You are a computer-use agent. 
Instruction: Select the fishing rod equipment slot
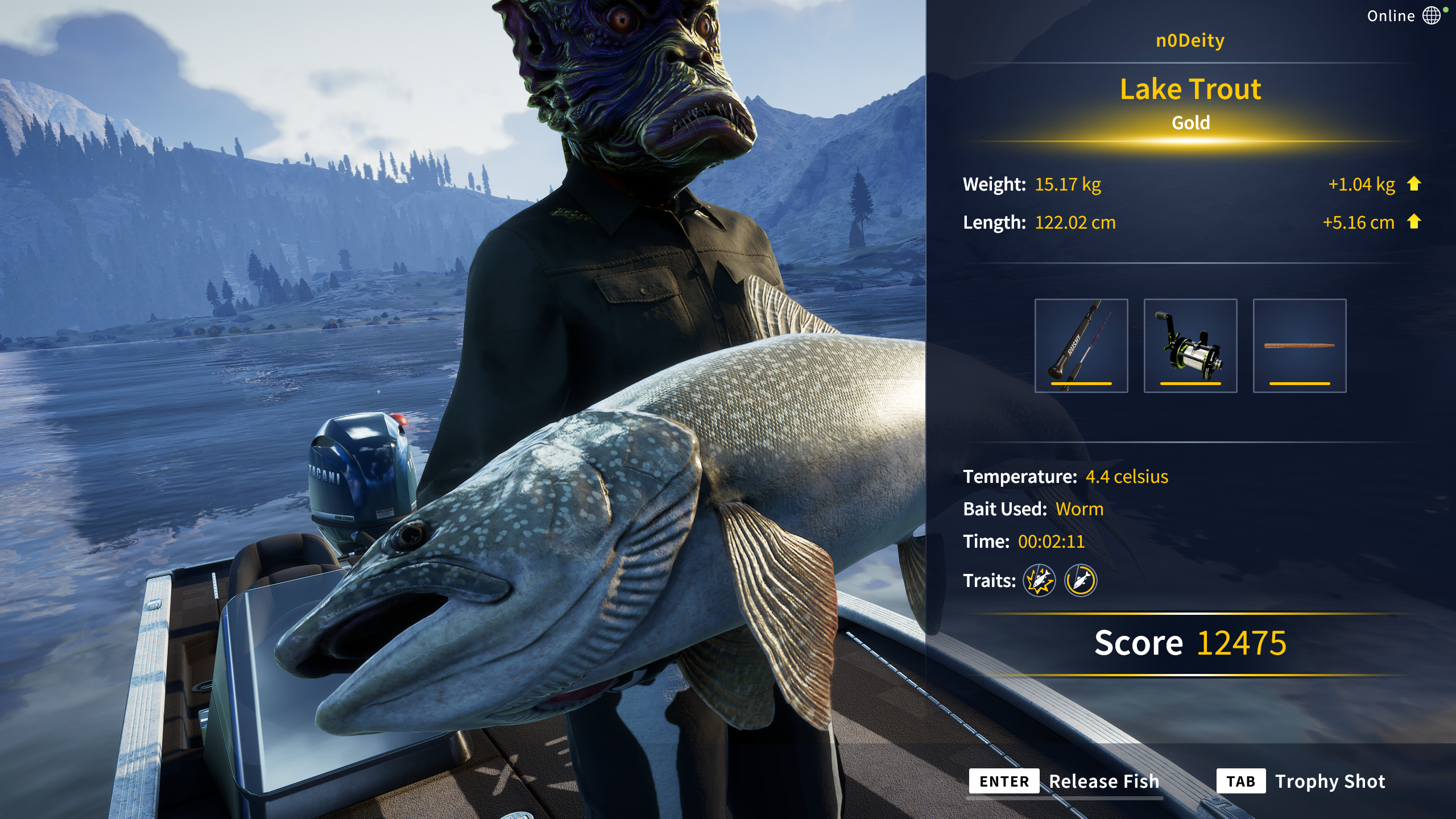(x=1081, y=345)
